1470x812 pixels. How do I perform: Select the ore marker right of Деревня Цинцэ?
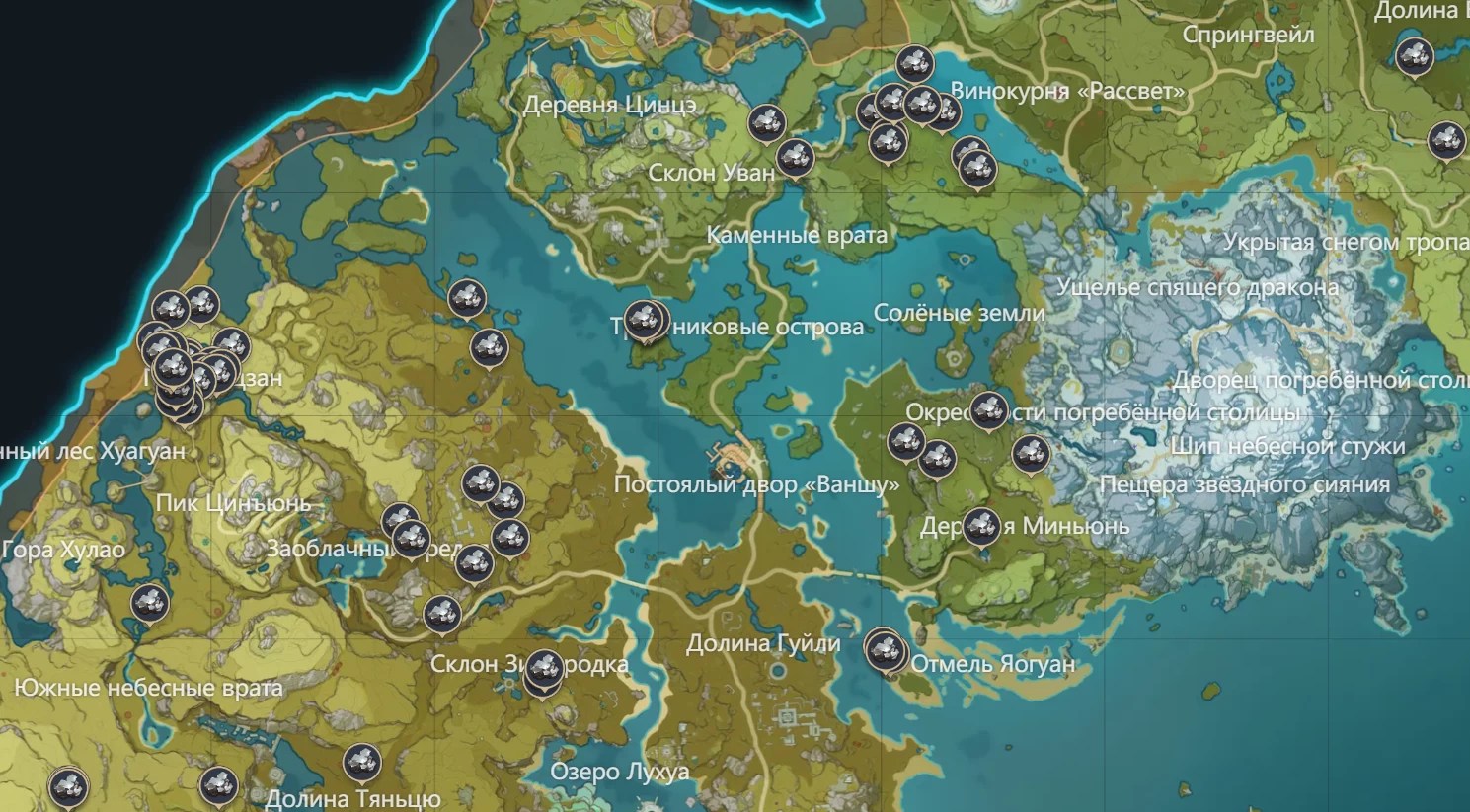(765, 123)
